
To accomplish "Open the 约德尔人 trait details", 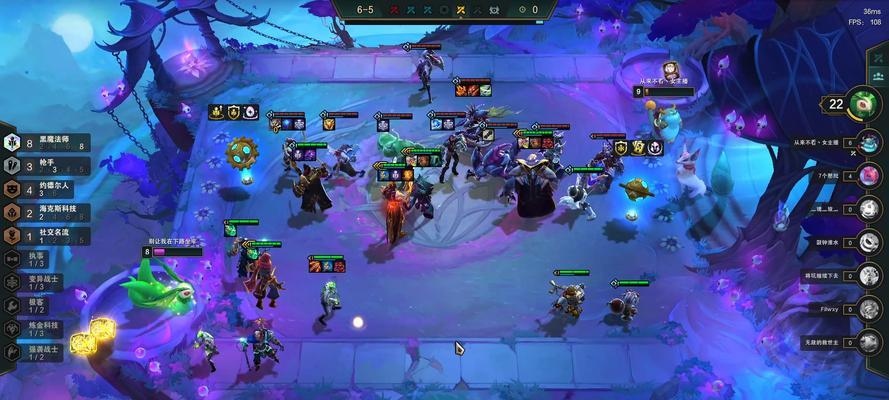I will [x=45, y=188].
